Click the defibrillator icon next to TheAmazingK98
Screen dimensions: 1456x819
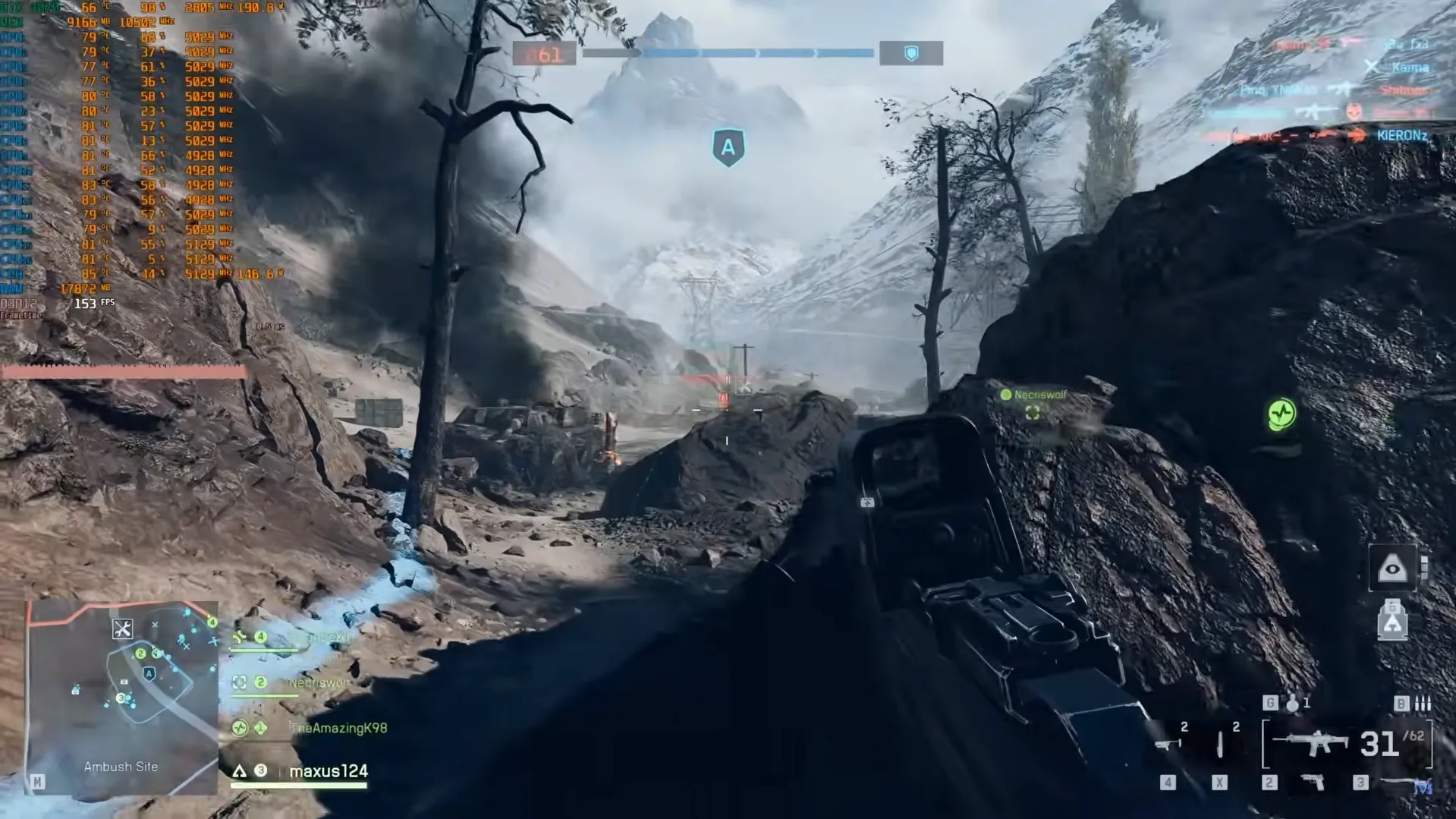tap(240, 727)
